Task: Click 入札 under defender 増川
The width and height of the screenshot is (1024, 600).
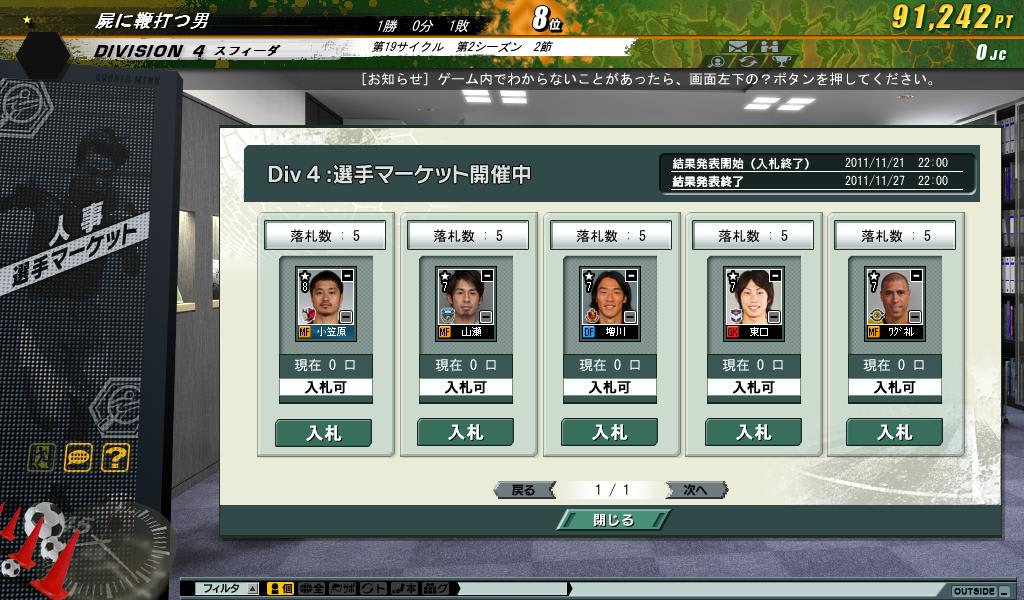Action: click(609, 432)
